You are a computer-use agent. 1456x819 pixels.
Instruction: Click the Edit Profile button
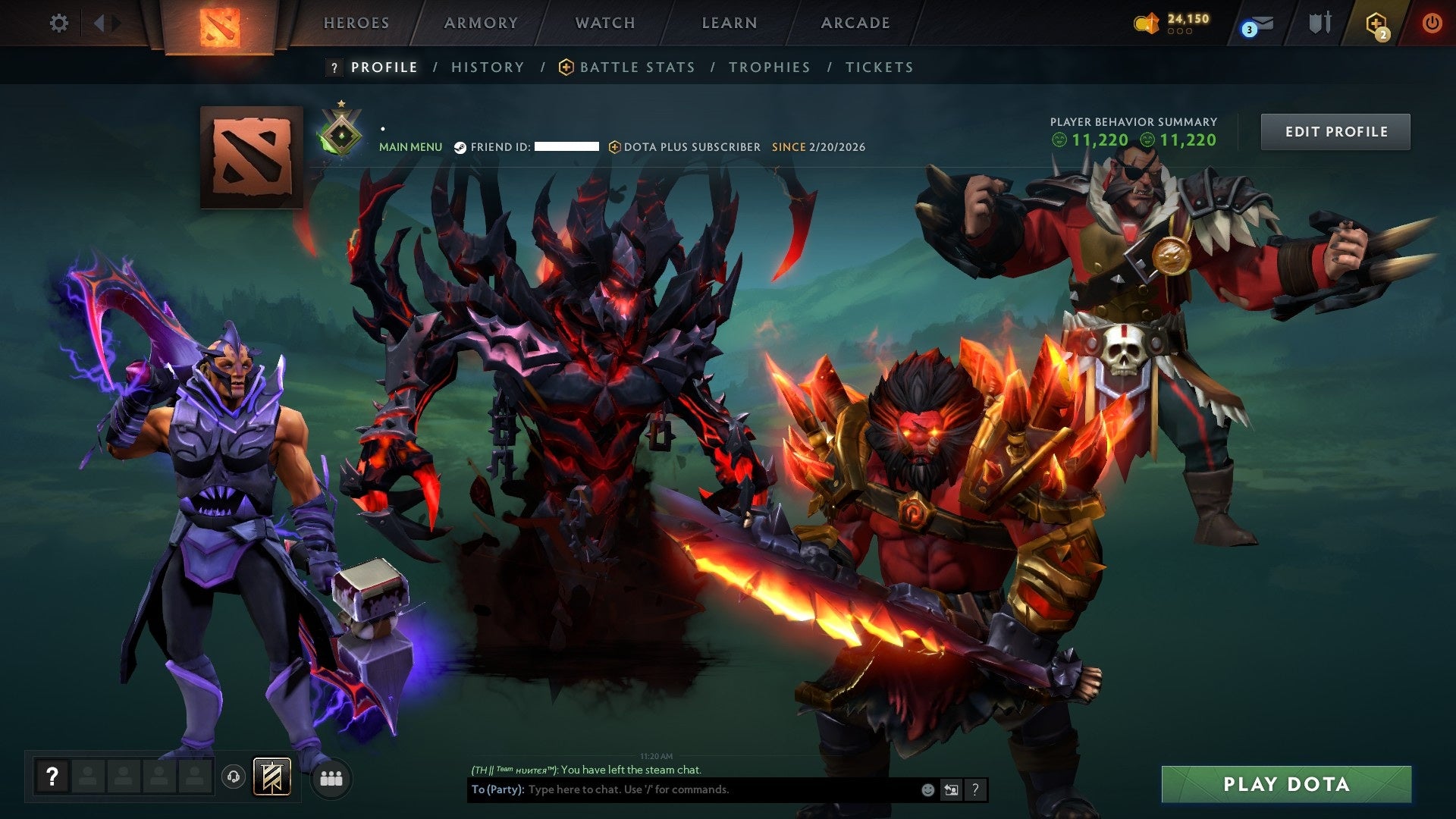(x=1335, y=130)
